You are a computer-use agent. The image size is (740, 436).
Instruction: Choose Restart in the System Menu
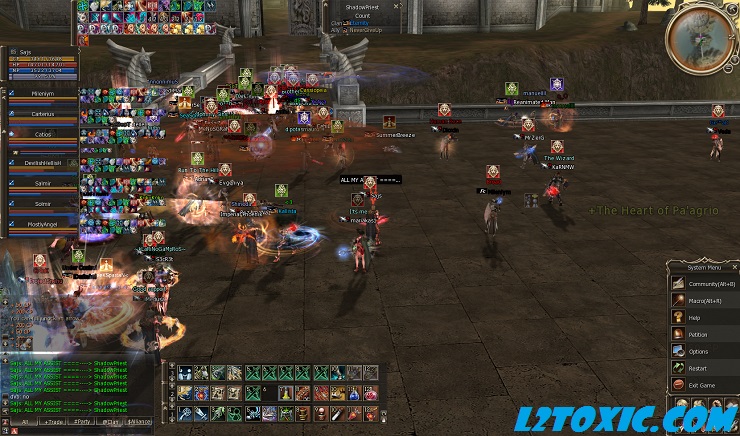(x=698, y=368)
